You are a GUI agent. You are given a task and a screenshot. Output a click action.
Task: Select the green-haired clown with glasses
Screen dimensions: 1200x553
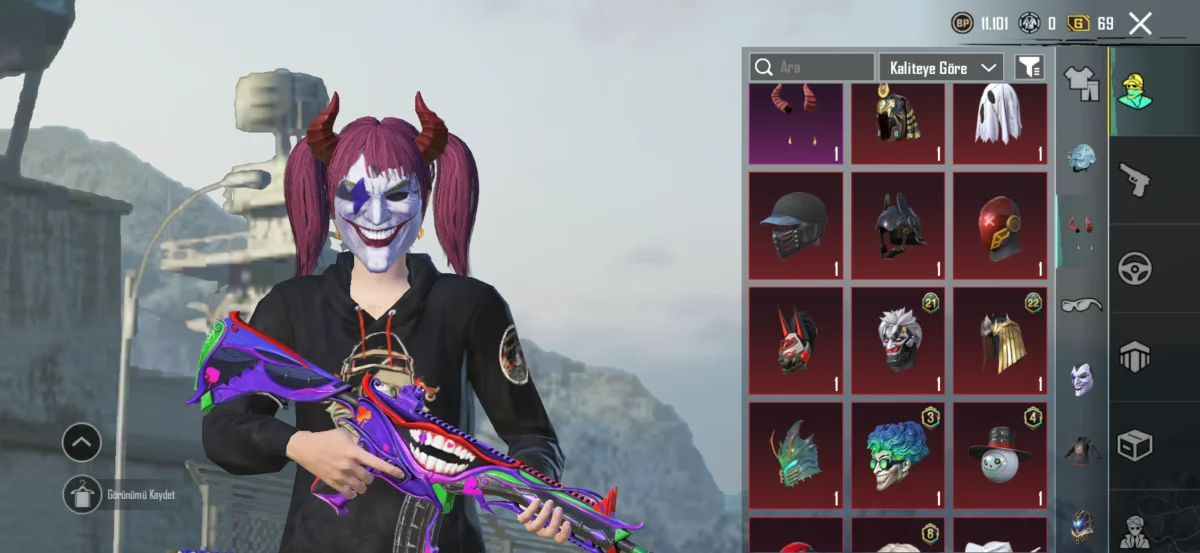897,455
